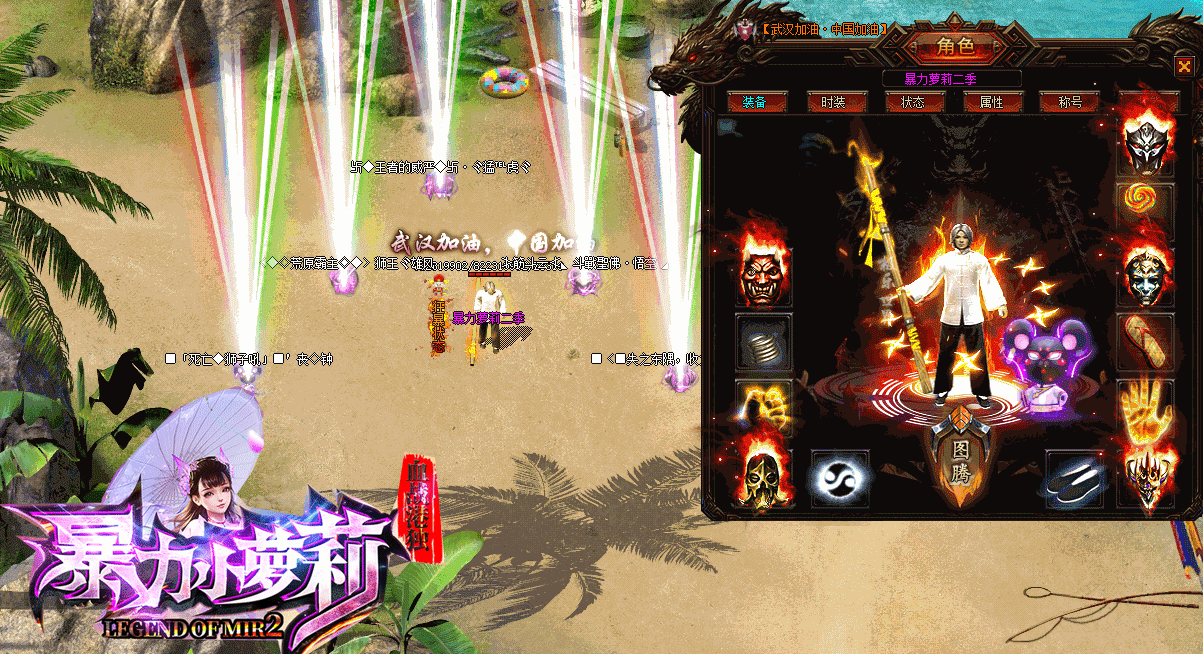The width and height of the screenshot is (1203, 654).
Task: Switch to the 装备 equipment tab
Action: coord(755,102)
